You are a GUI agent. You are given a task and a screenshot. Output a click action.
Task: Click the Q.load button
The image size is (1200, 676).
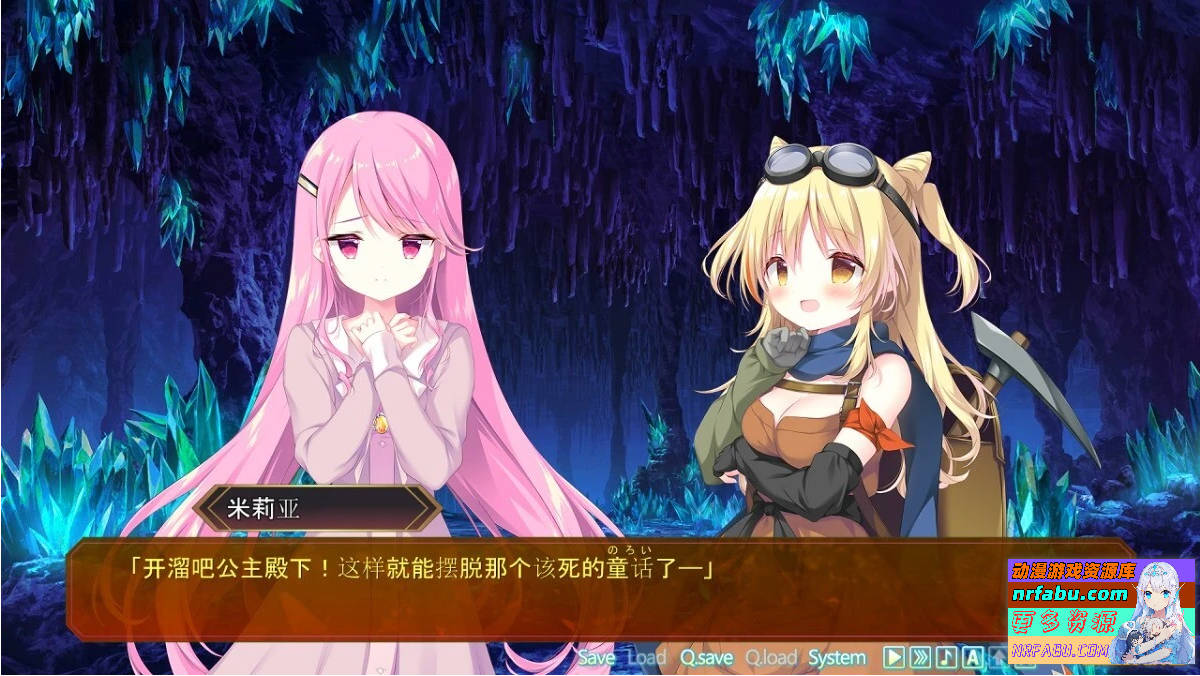[x=771, y=657]
